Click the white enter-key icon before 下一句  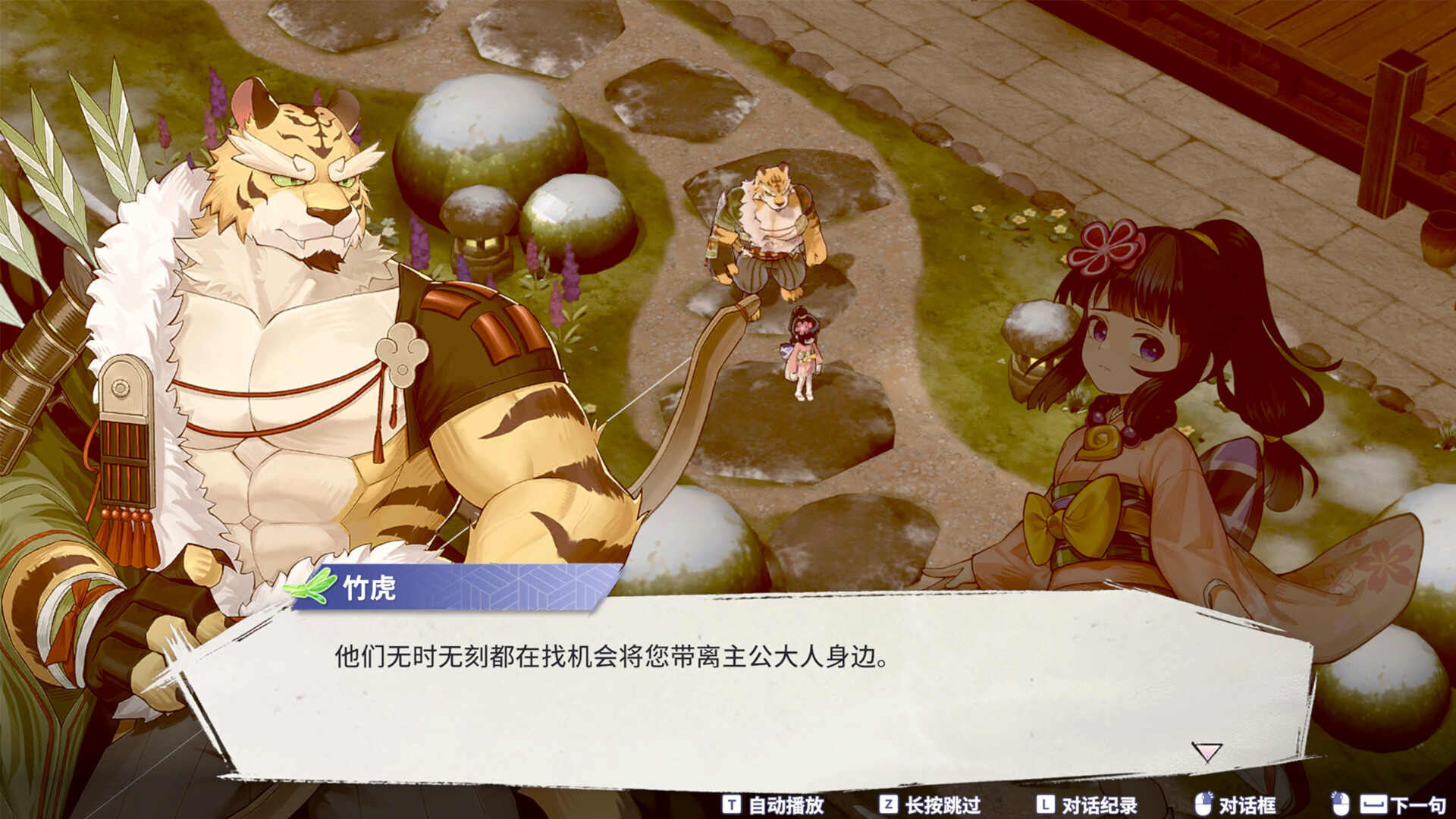coord(1373,804)
